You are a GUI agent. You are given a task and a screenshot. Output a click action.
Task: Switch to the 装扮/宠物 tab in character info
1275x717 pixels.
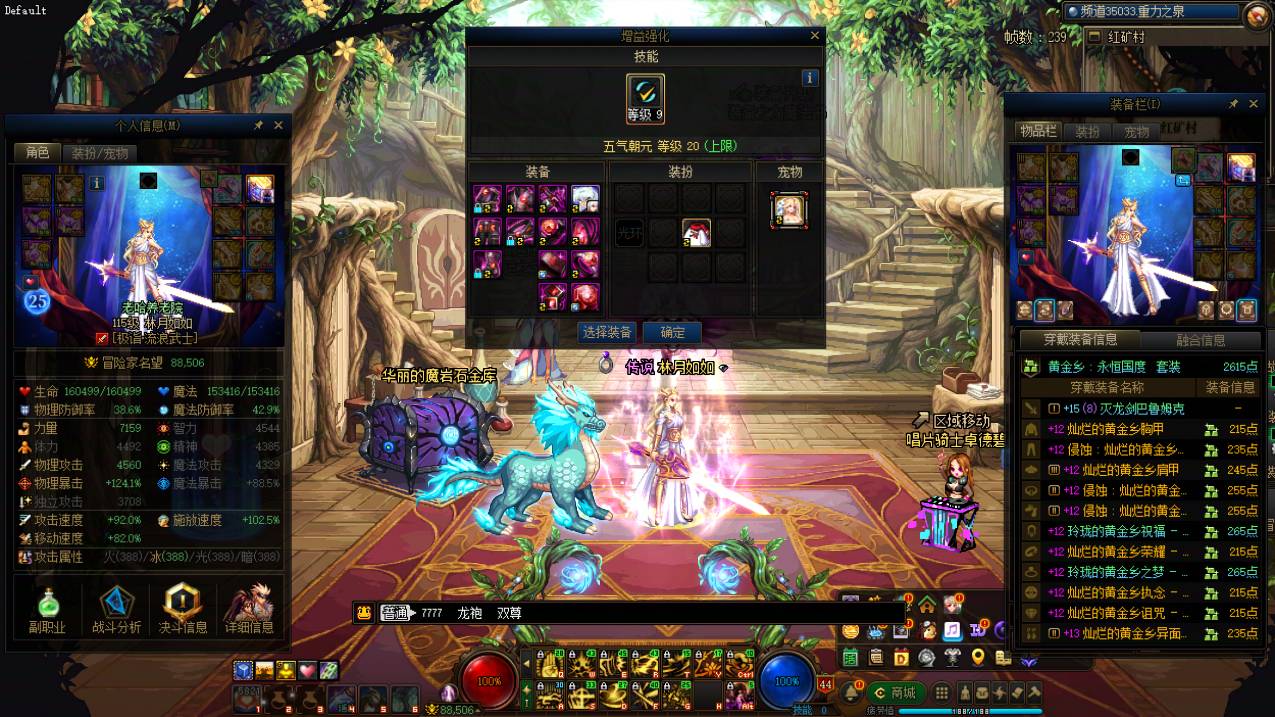pos(99,153)
